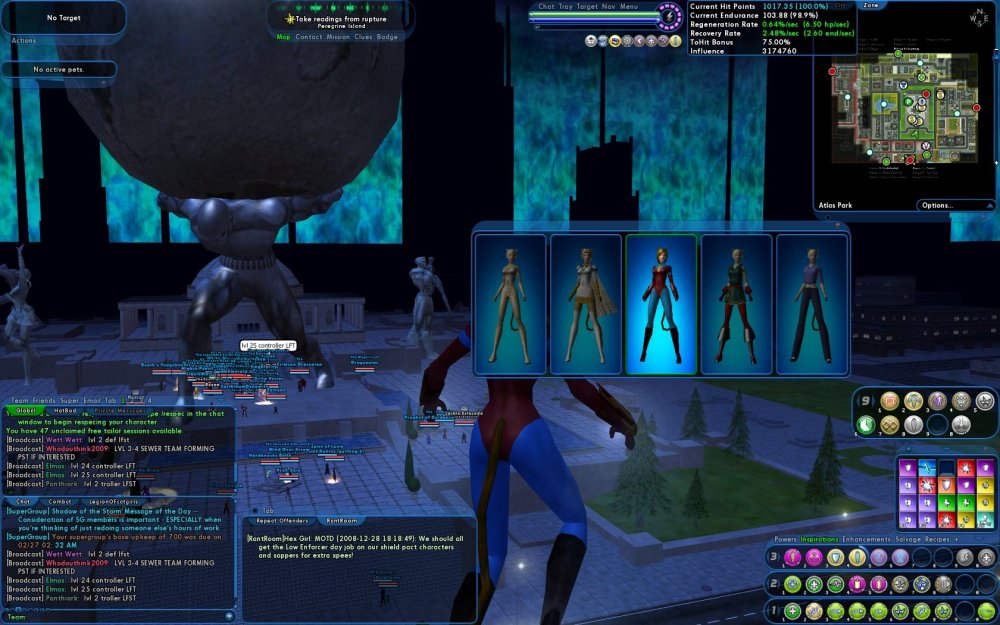Viewport: 1000px width, 625px height.
Task: Open the Recipes window
Action: pos(951,539)
